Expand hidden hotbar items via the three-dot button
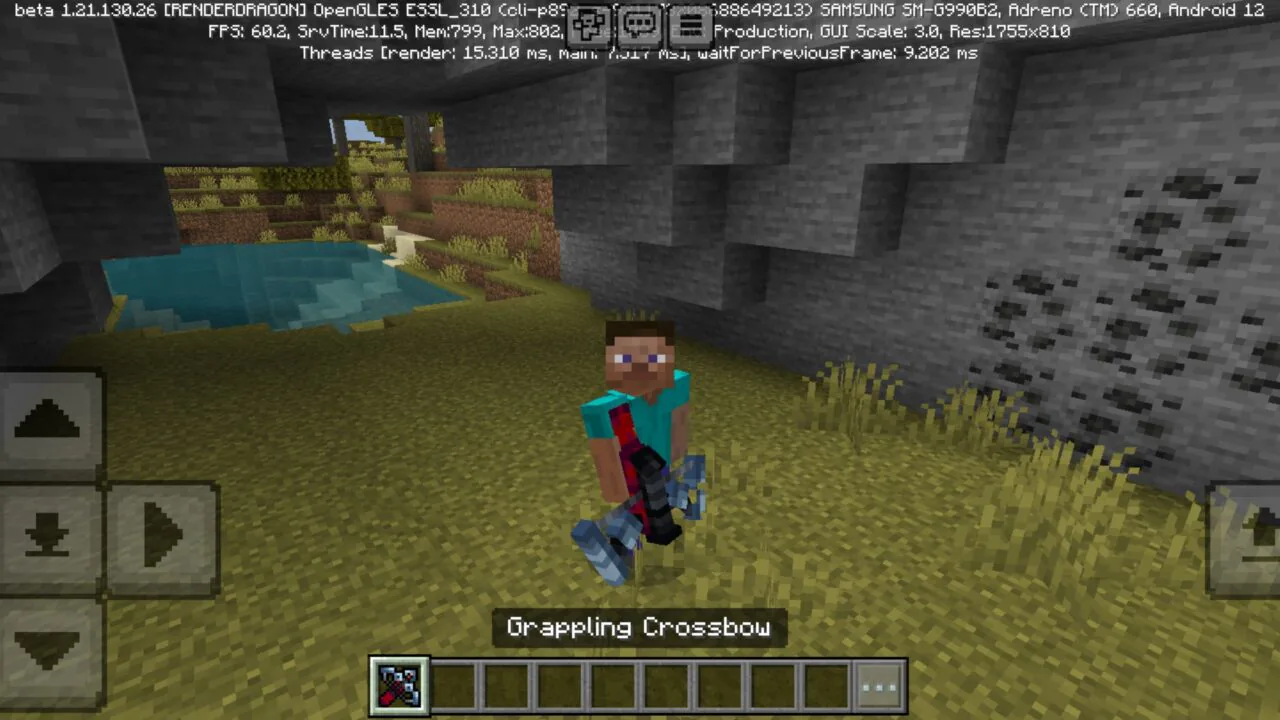 (879, 685)
